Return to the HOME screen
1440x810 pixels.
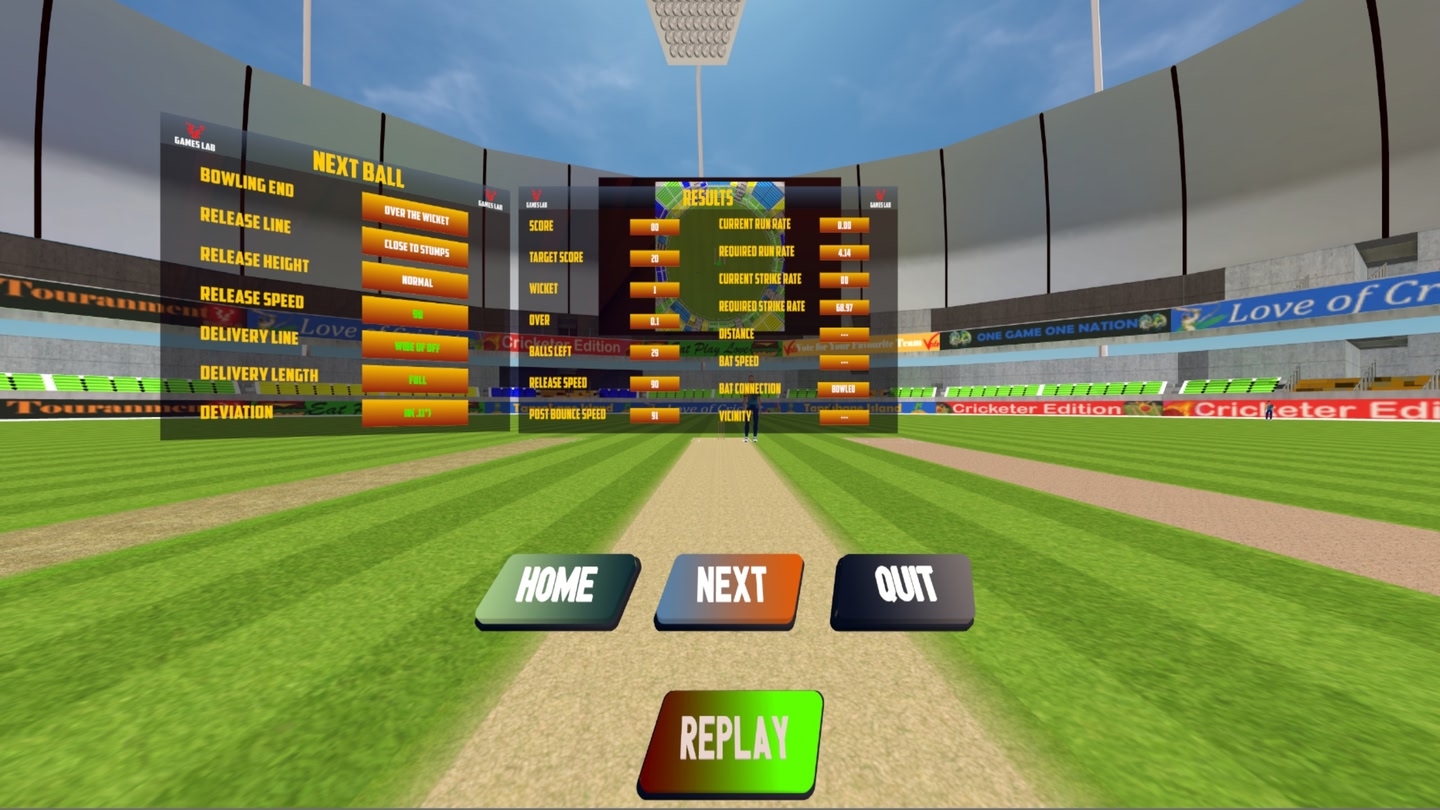click(x=557, y=588)
